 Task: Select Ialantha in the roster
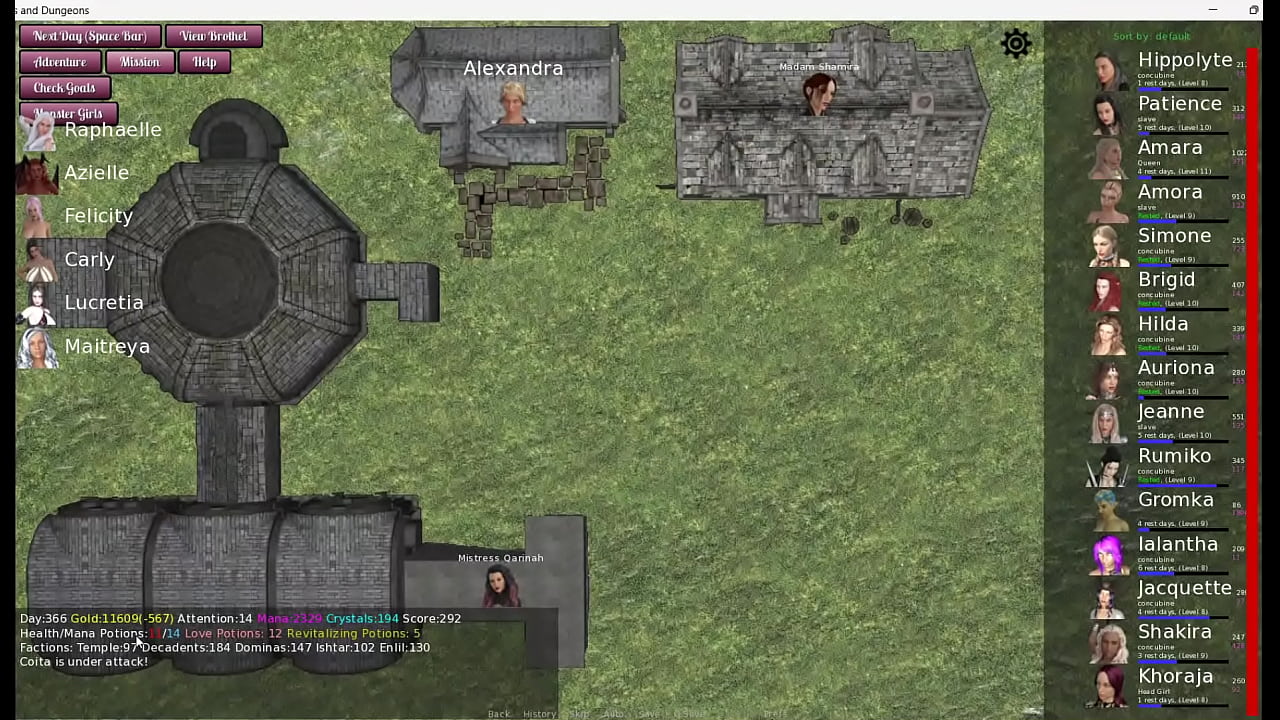click(x=1177, y=544)
